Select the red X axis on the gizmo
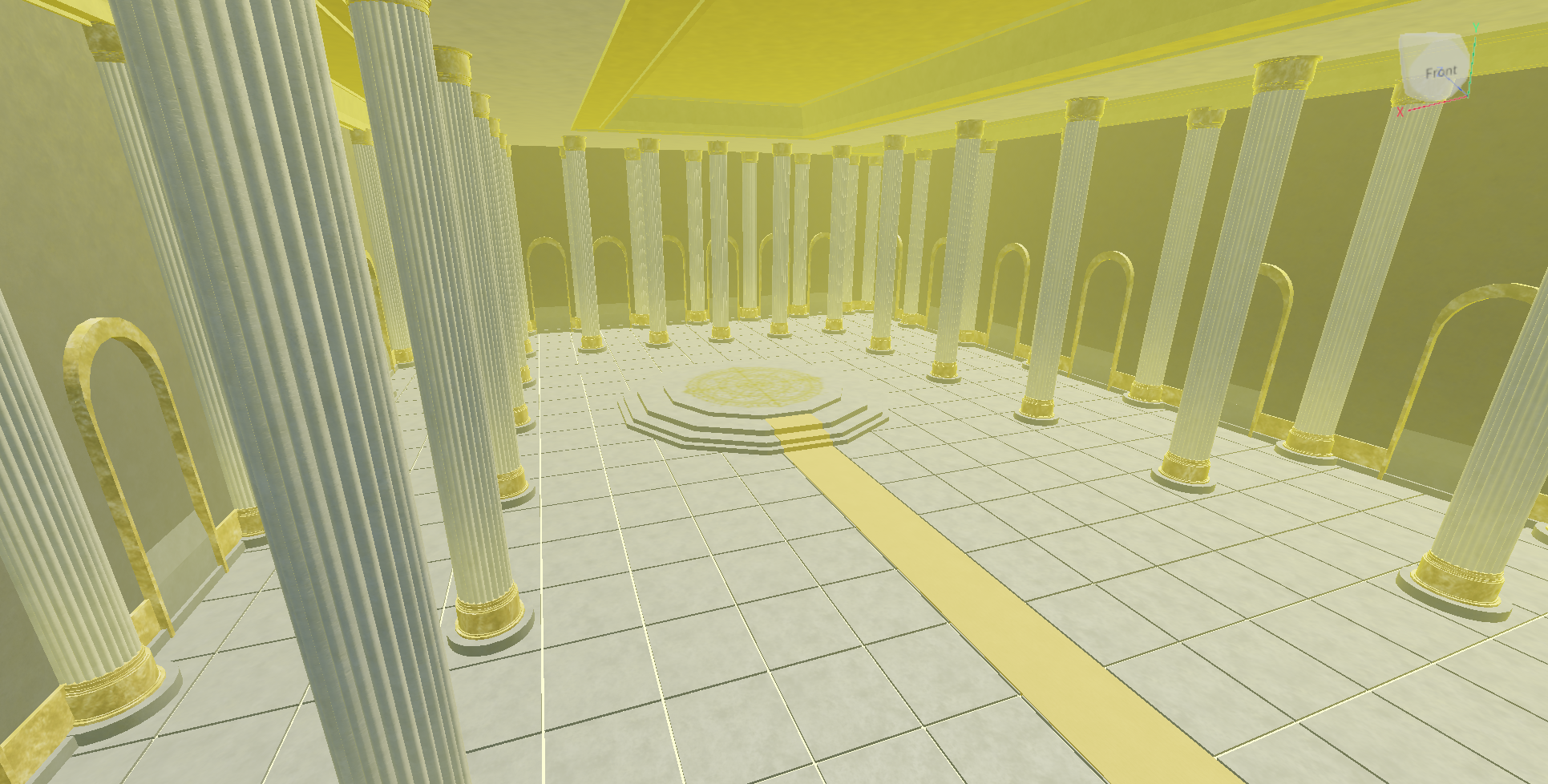The image size is (1548, 784). tap(1437, 103)
